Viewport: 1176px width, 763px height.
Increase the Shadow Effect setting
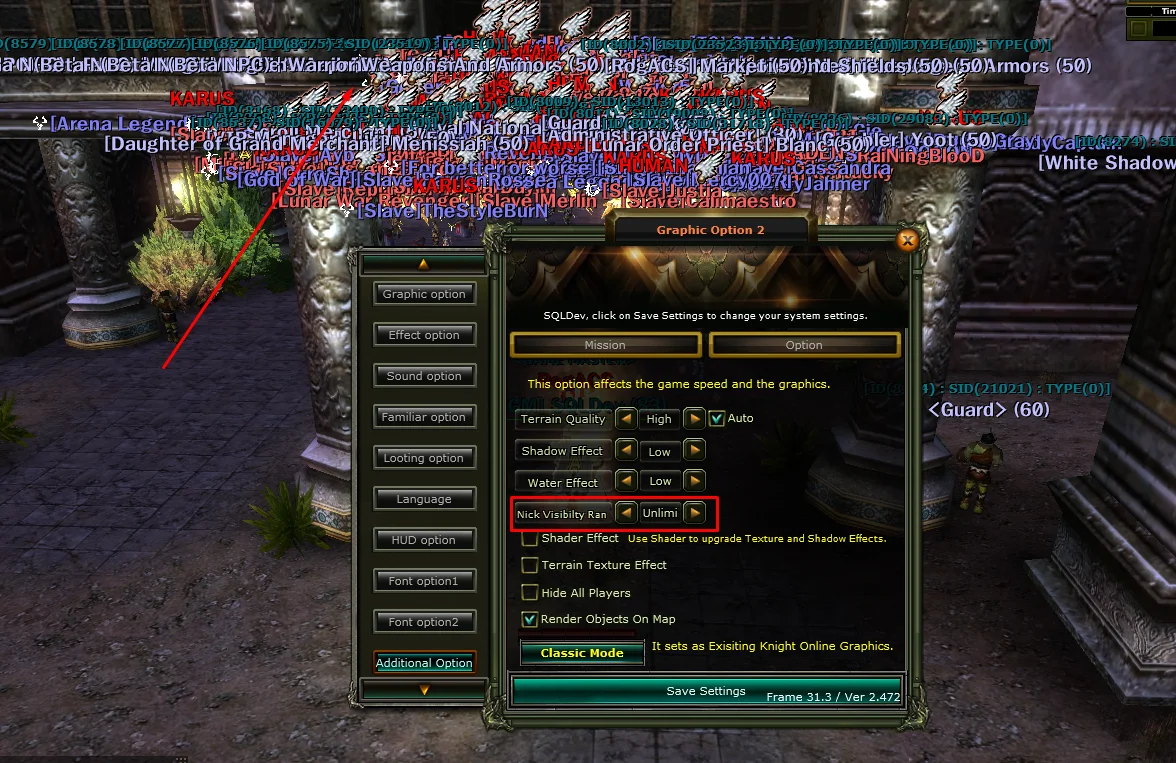click(695, 451)
